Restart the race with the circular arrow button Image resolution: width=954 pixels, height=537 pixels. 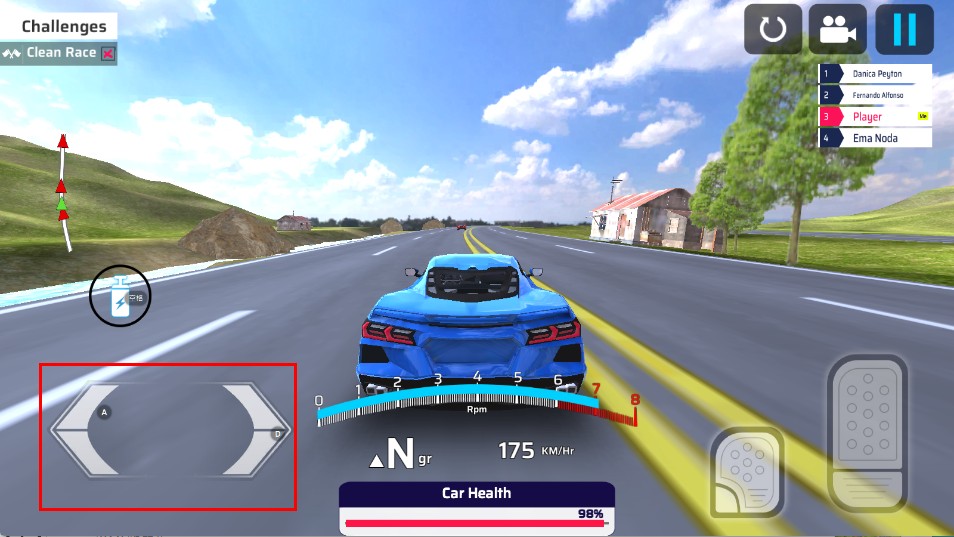pos(773,30)
